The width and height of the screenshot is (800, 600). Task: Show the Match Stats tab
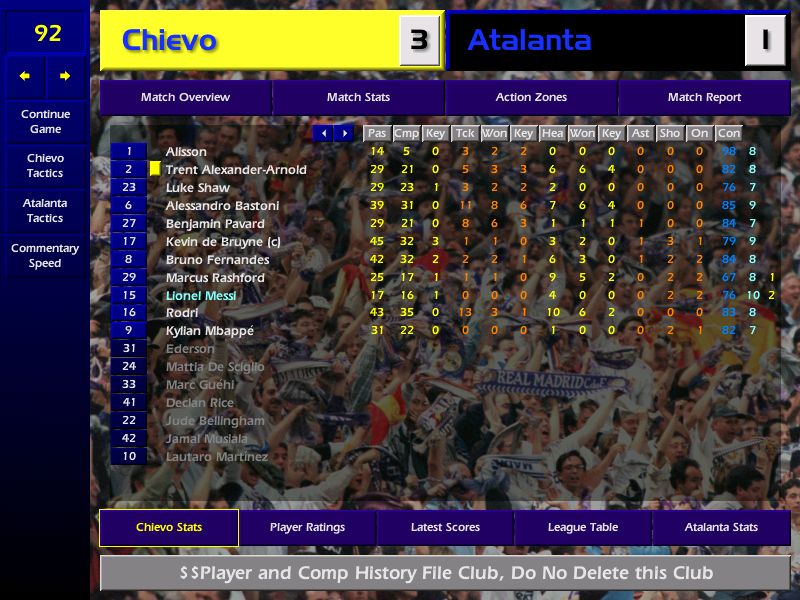pos(358,97)
